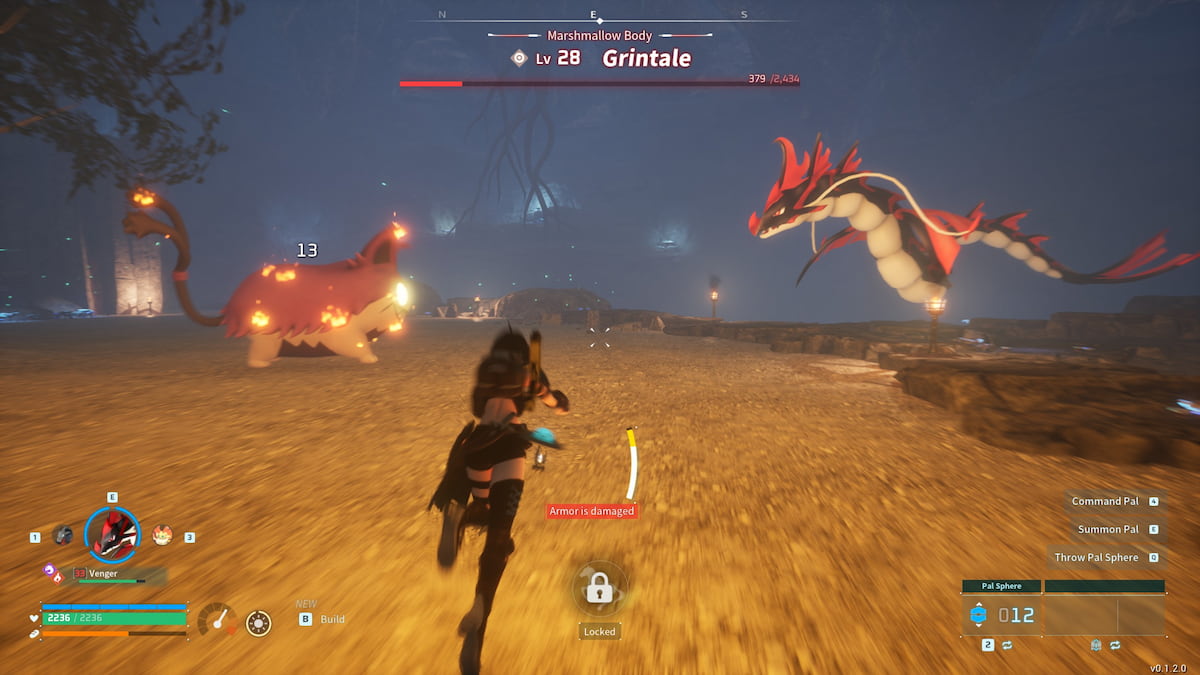This screenshot has width=1200, height=675.
Task: Select the Pal Sphere item slot
Action: coord(1001,615)
